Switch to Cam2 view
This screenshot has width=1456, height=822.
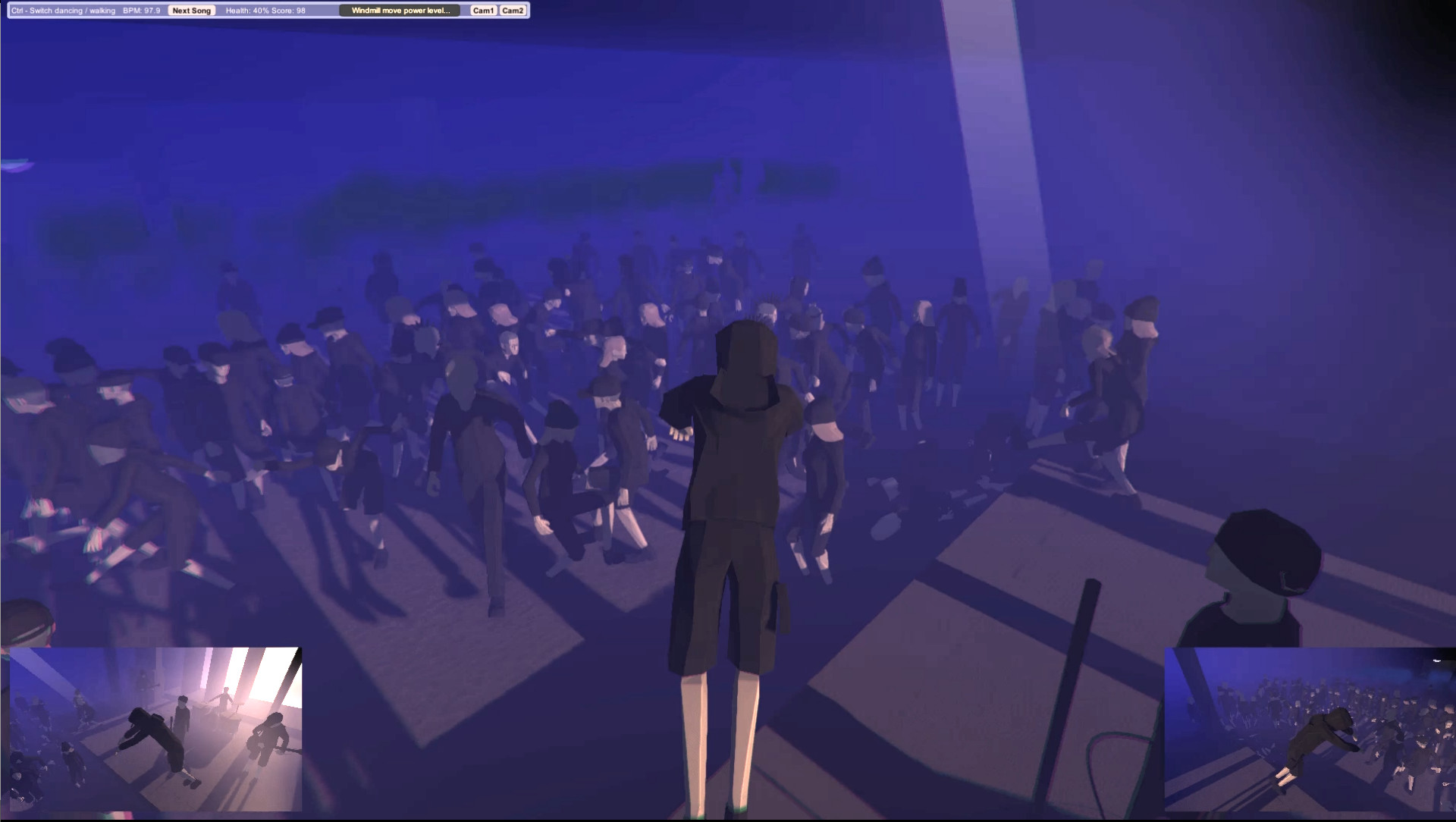coord(513,11)
